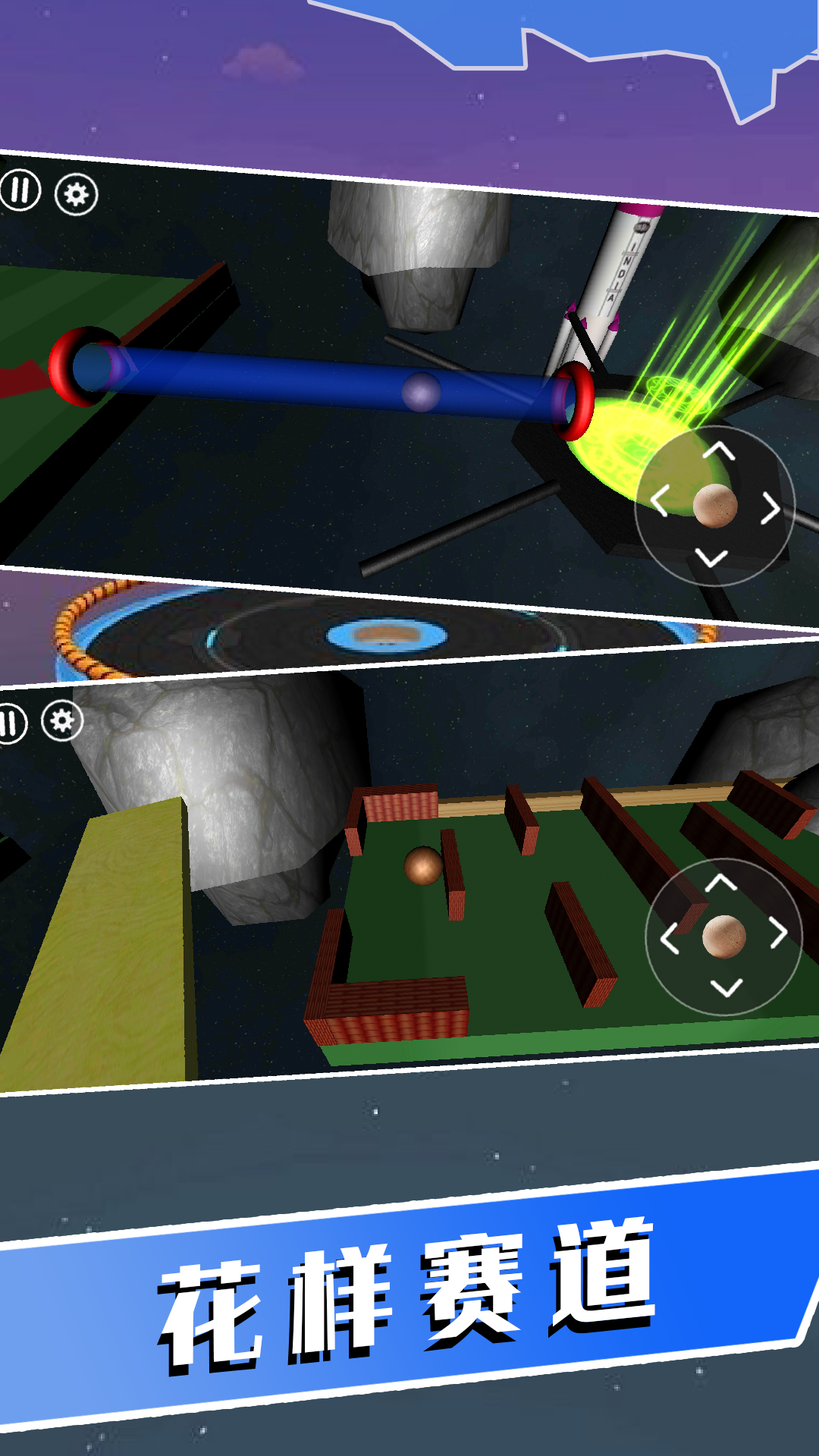Viewport: 819px width, 1456px height.
Task: Tap the down arrow on green maze joystick
Action: tap(726, 987)
